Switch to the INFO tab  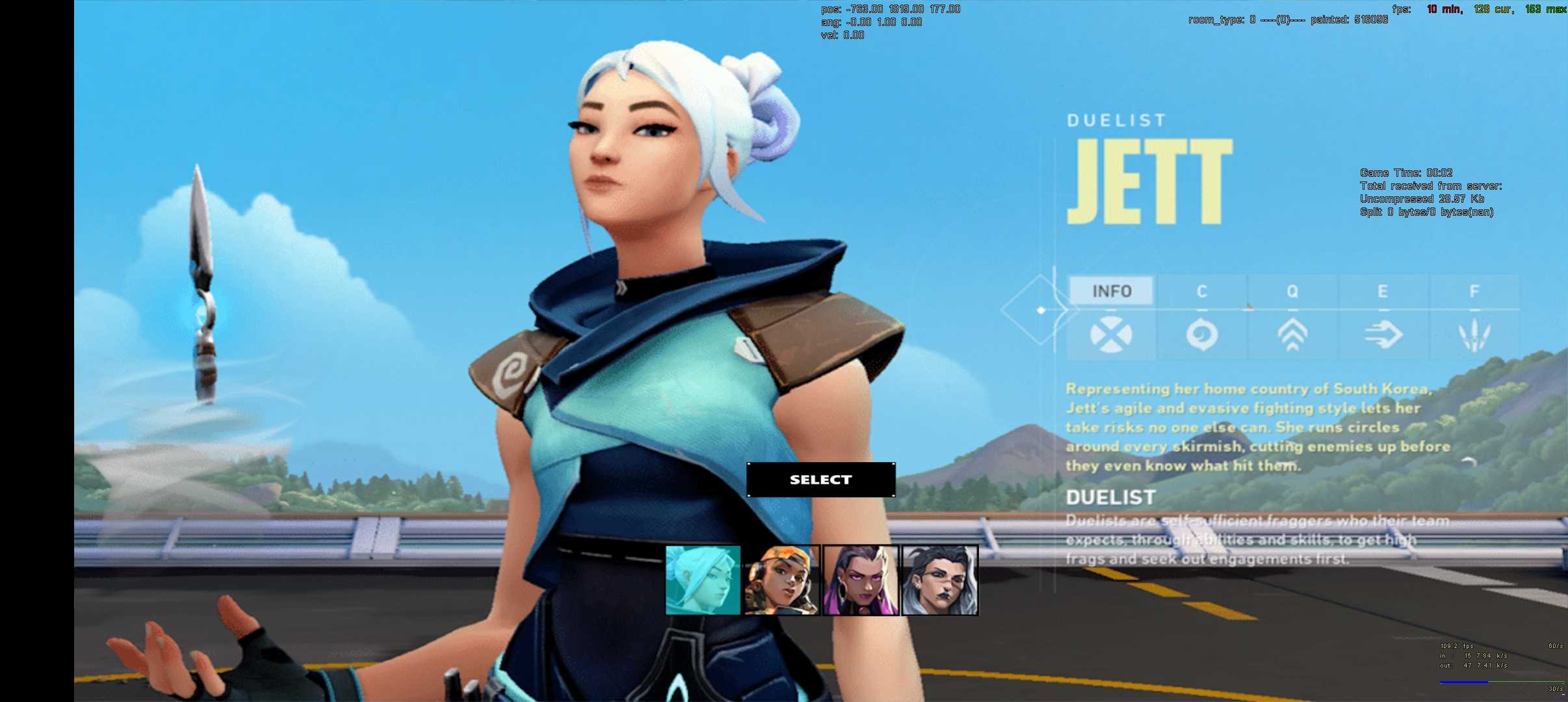pyautogui.click(x=1112, y=291)
